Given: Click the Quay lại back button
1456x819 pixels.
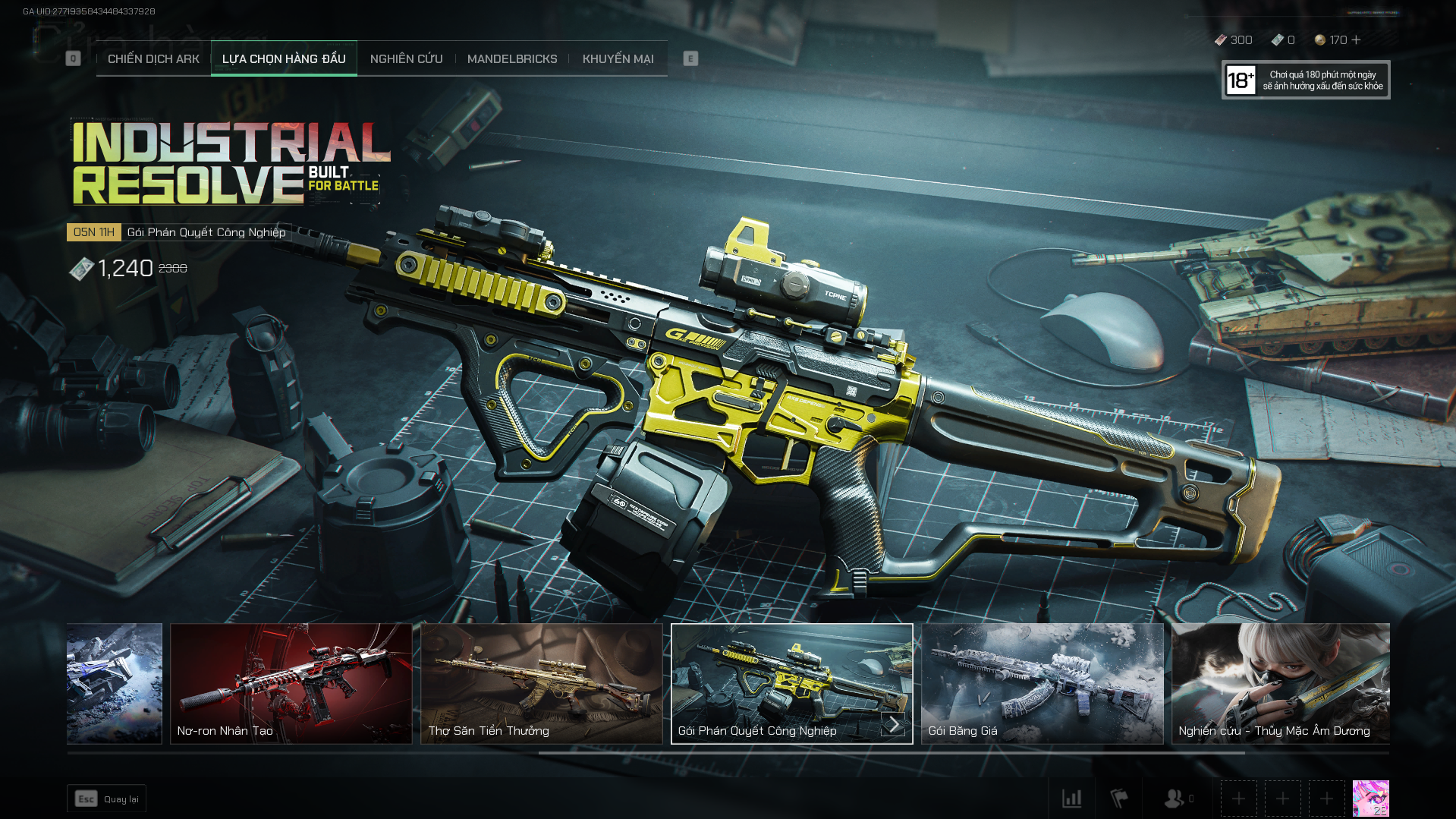Looking at the screenshot, I should (107, 799).
